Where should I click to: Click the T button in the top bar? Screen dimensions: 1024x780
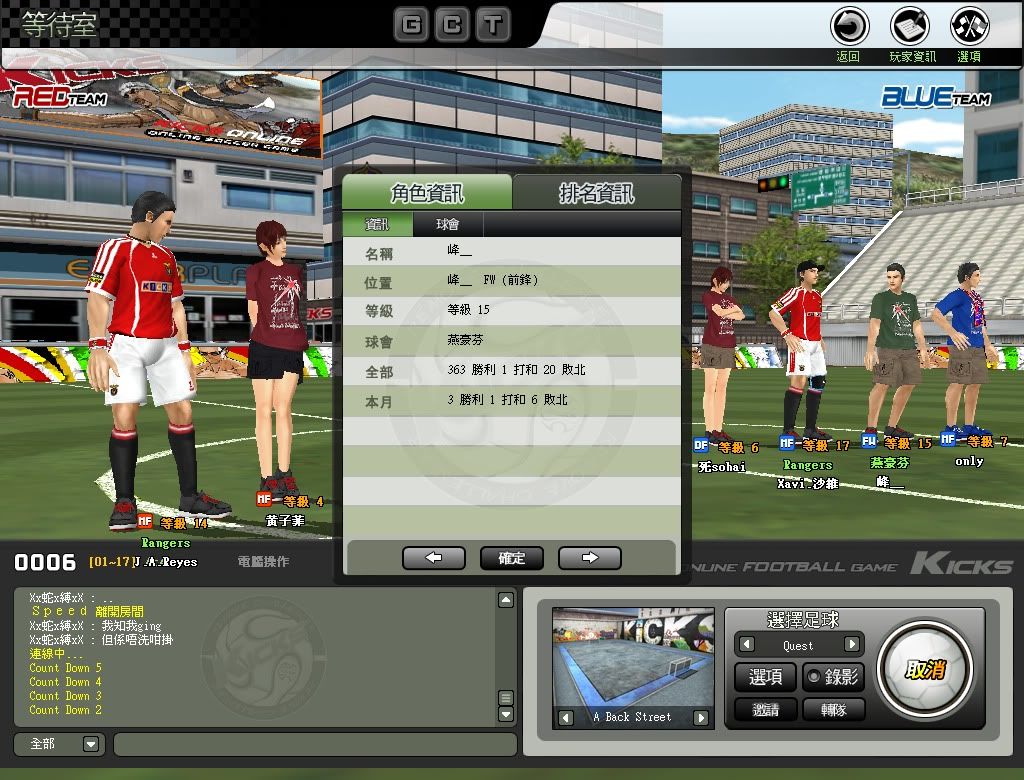(493, 25)
